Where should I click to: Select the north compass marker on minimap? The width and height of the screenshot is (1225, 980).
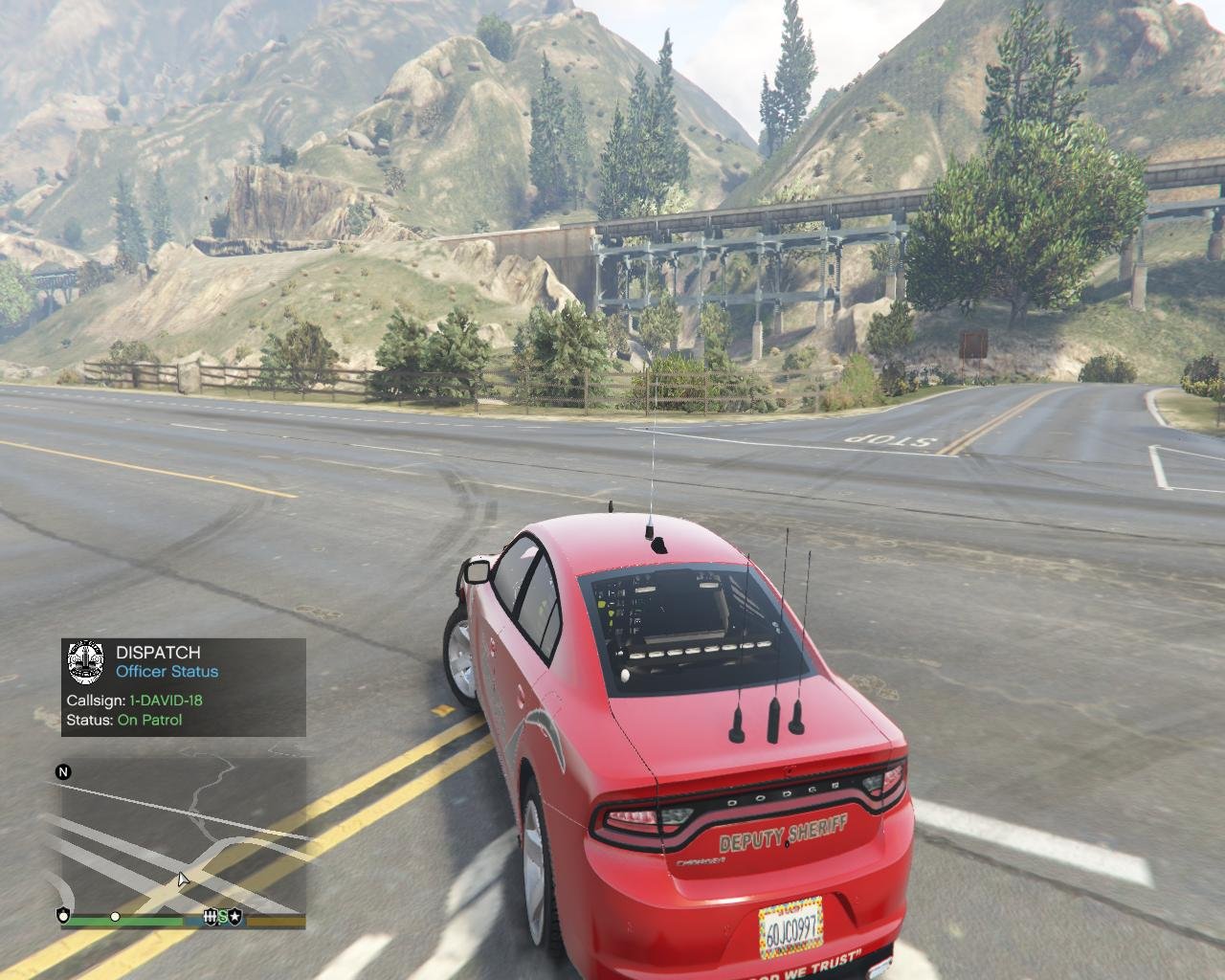(x=63, y=772)
